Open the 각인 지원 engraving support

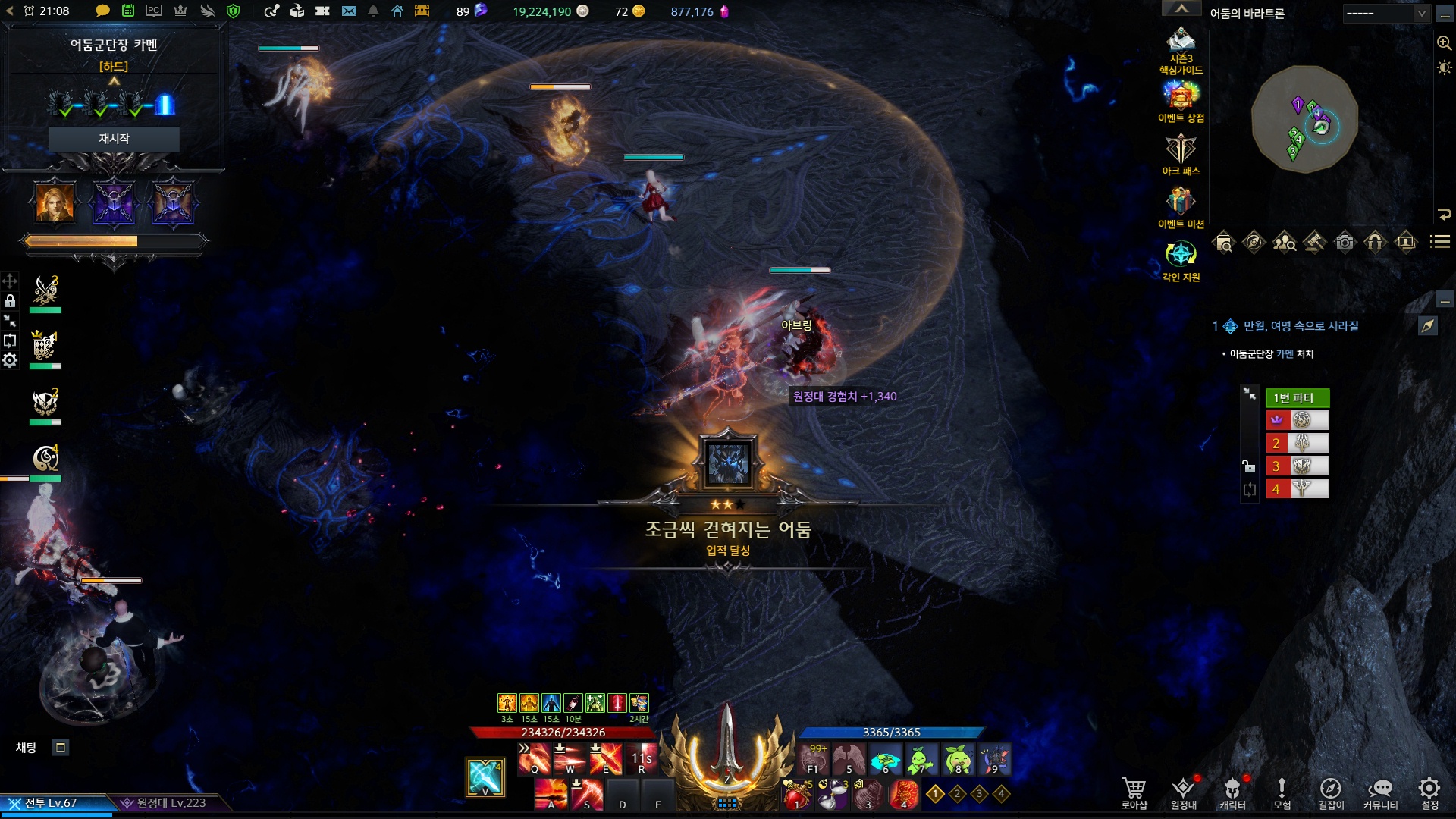coord(1181,260)
